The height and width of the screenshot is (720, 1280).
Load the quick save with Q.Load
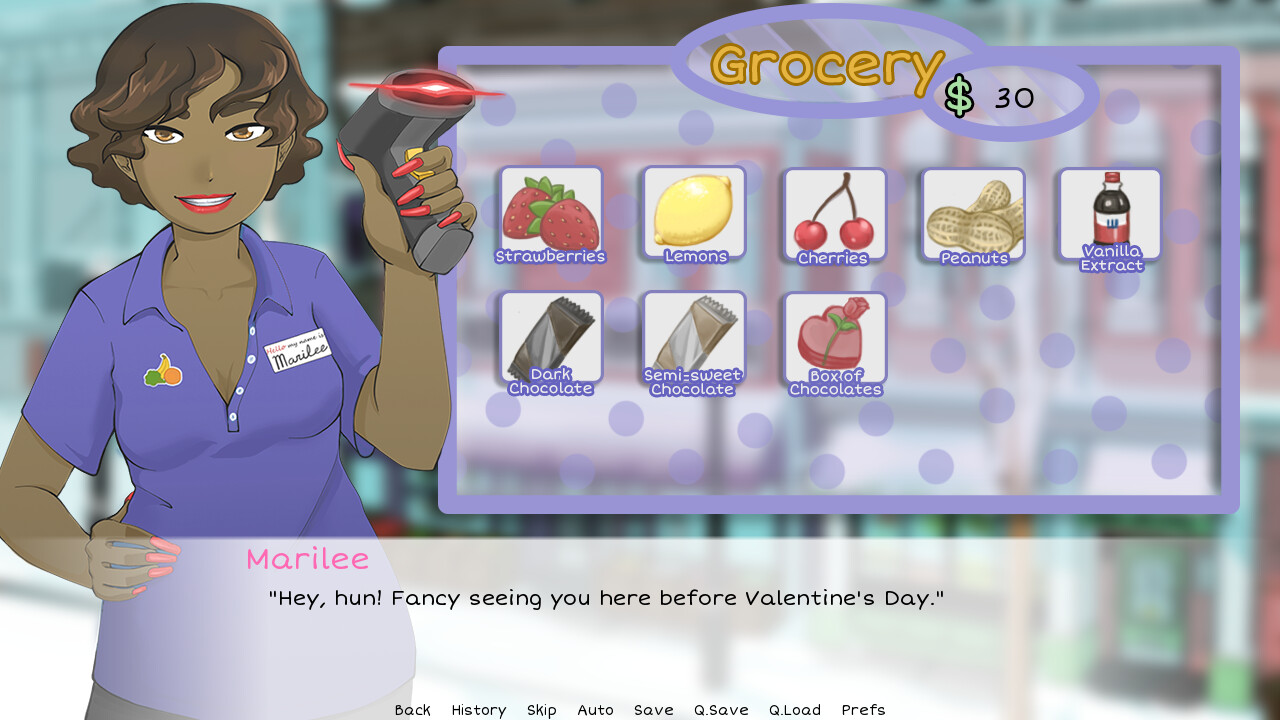pos(794,710)
